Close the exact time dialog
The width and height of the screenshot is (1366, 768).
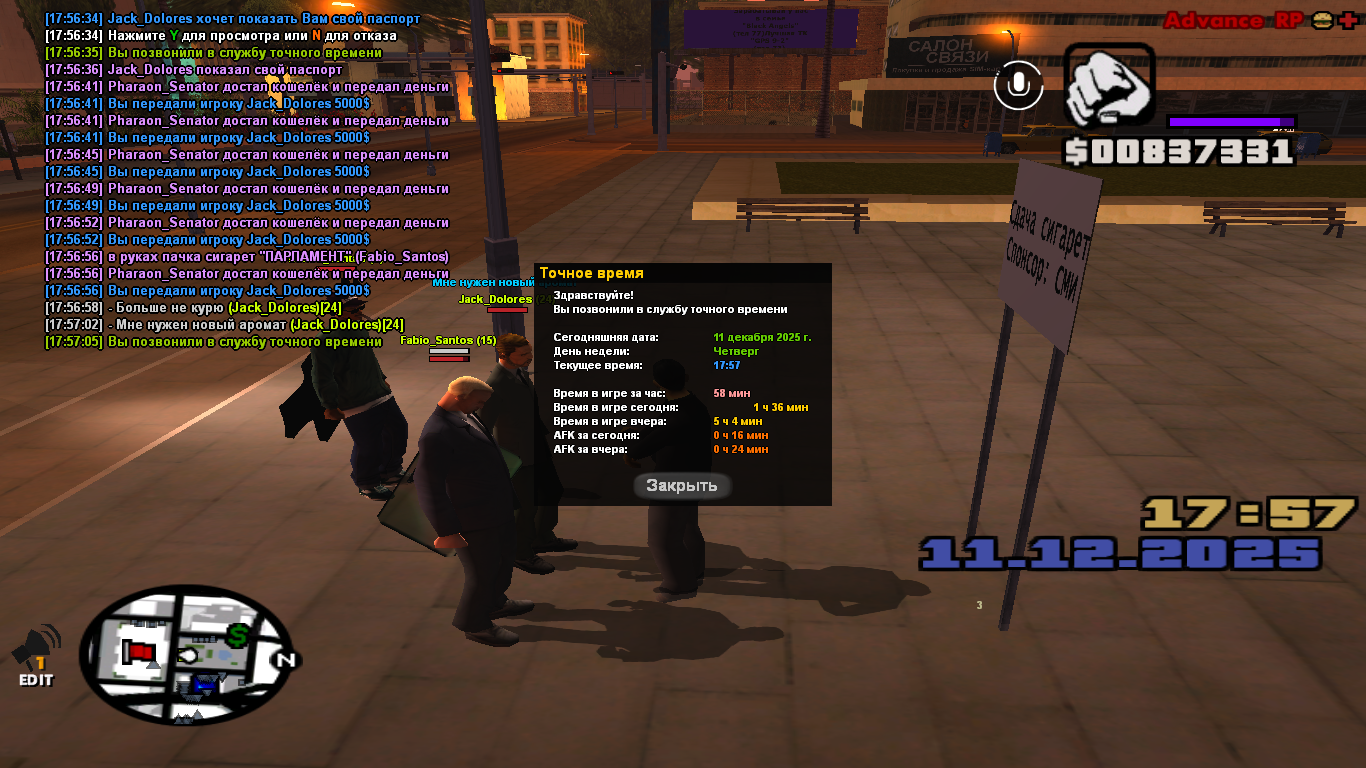[x=682, y=486]
